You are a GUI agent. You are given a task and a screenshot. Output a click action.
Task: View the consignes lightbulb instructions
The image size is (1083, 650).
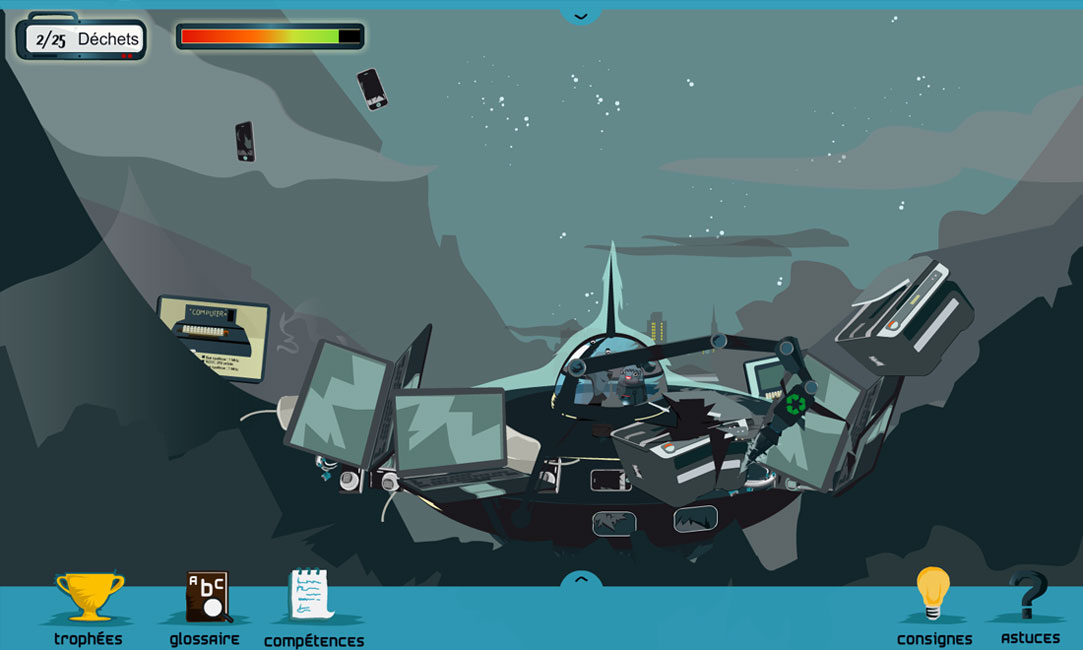pos(933,600)
